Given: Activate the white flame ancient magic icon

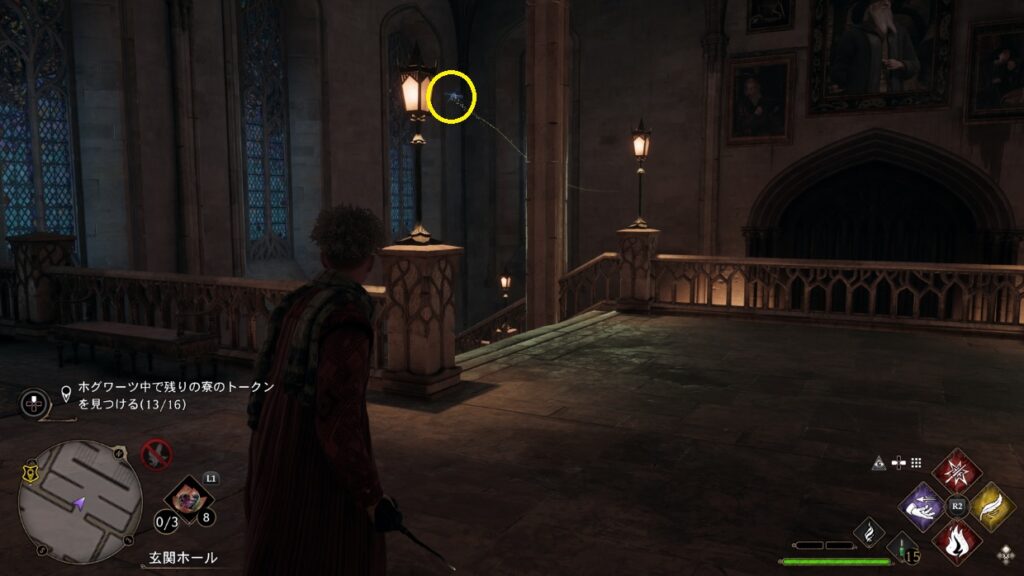Looking at the screenshot, I should 869,533.
